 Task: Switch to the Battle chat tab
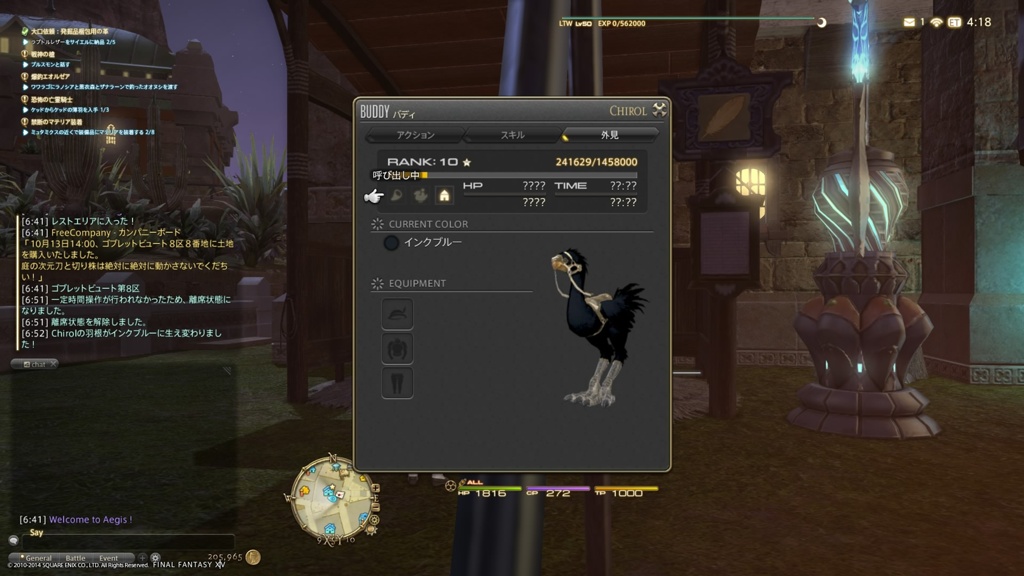point(76,558)
